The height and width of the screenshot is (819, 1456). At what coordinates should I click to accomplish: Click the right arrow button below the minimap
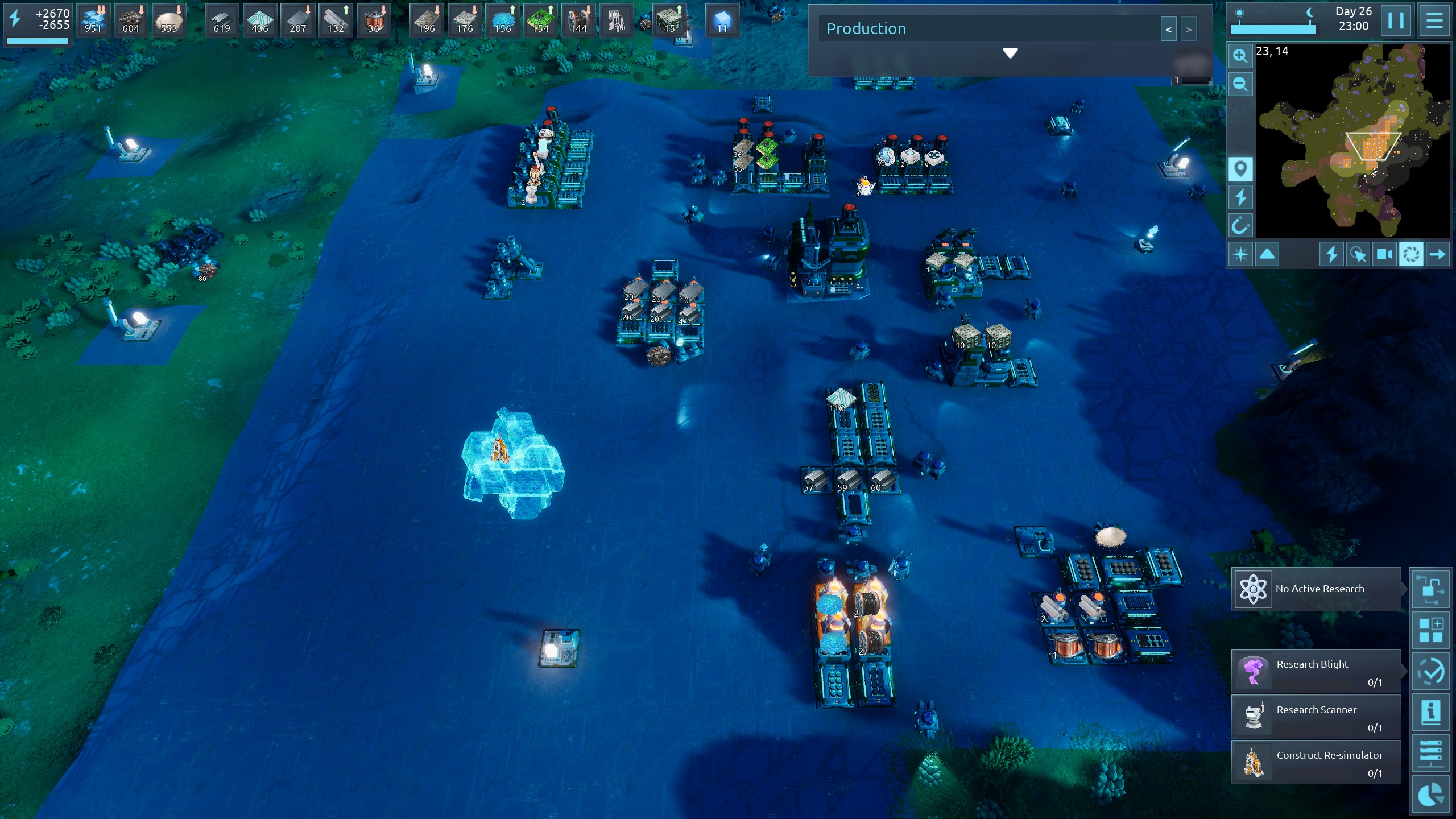click(1437, 254)
